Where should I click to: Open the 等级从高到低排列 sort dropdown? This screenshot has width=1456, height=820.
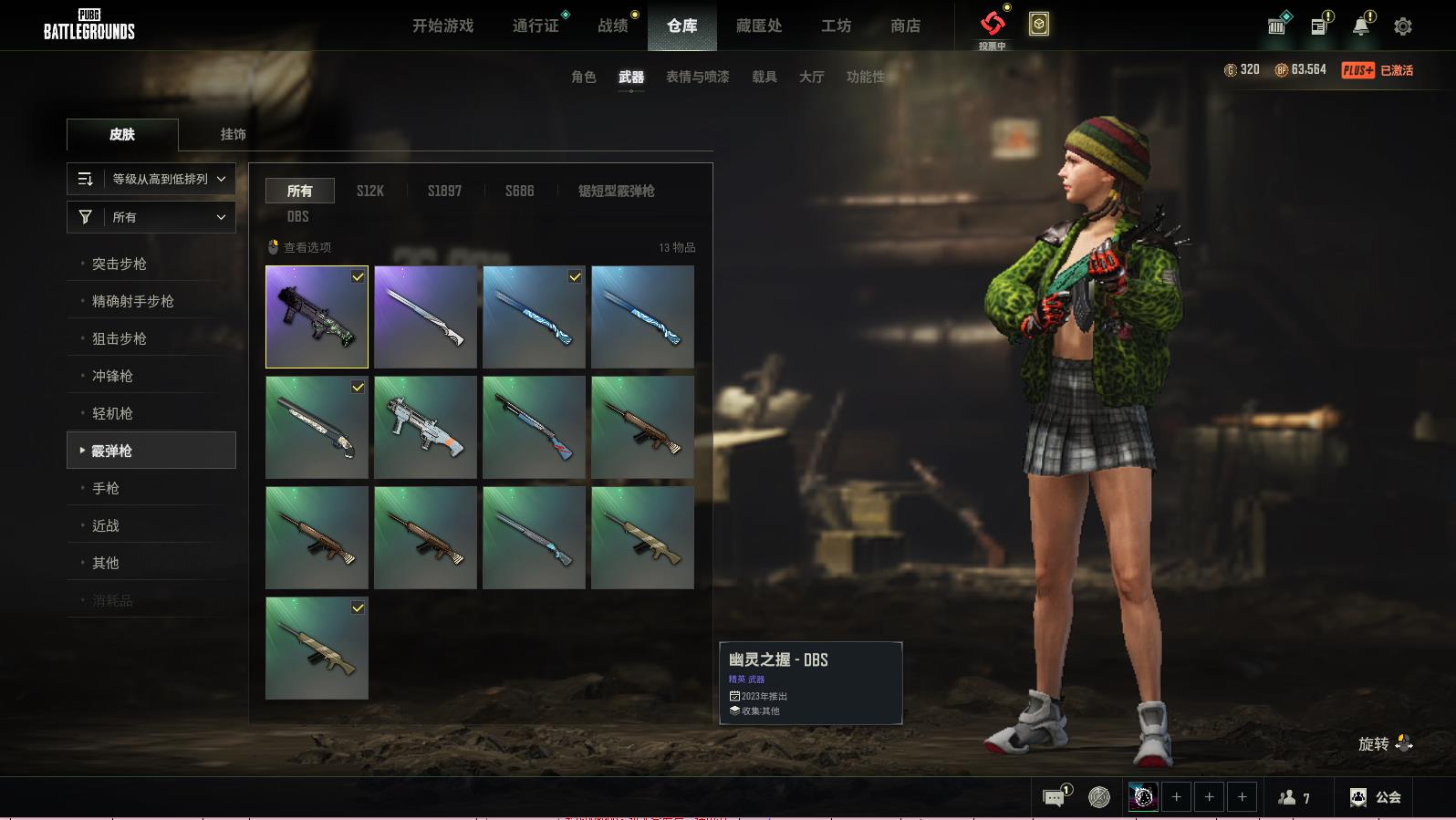(151, 179)
